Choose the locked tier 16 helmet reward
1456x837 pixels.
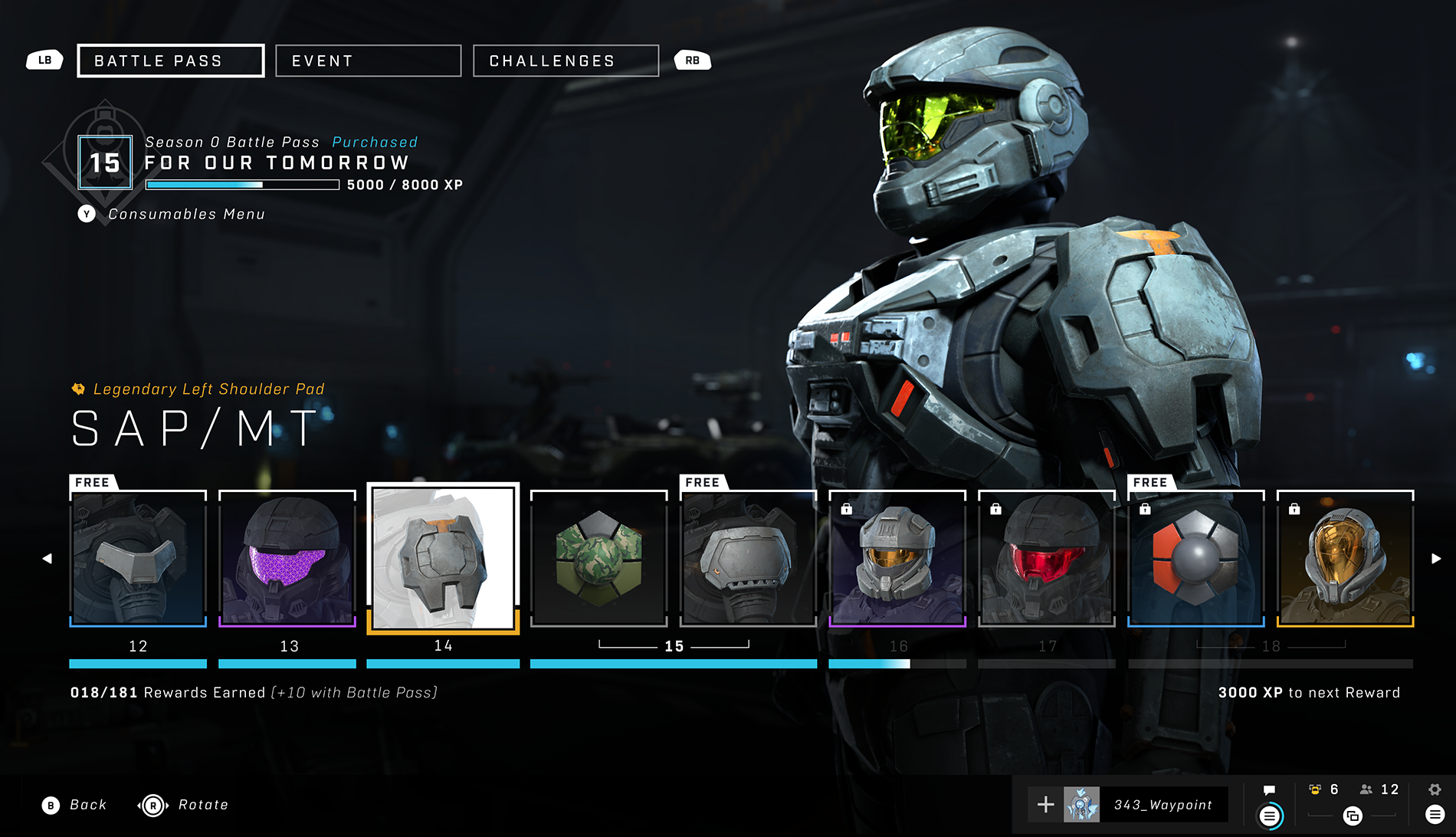coord(897,558)
